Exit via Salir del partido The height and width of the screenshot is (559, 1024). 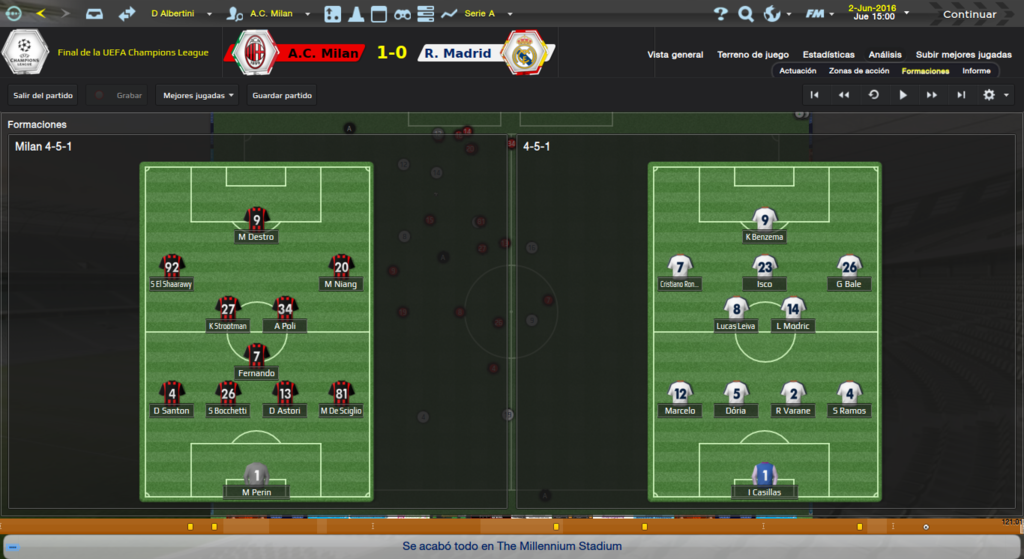click(43, 96)
